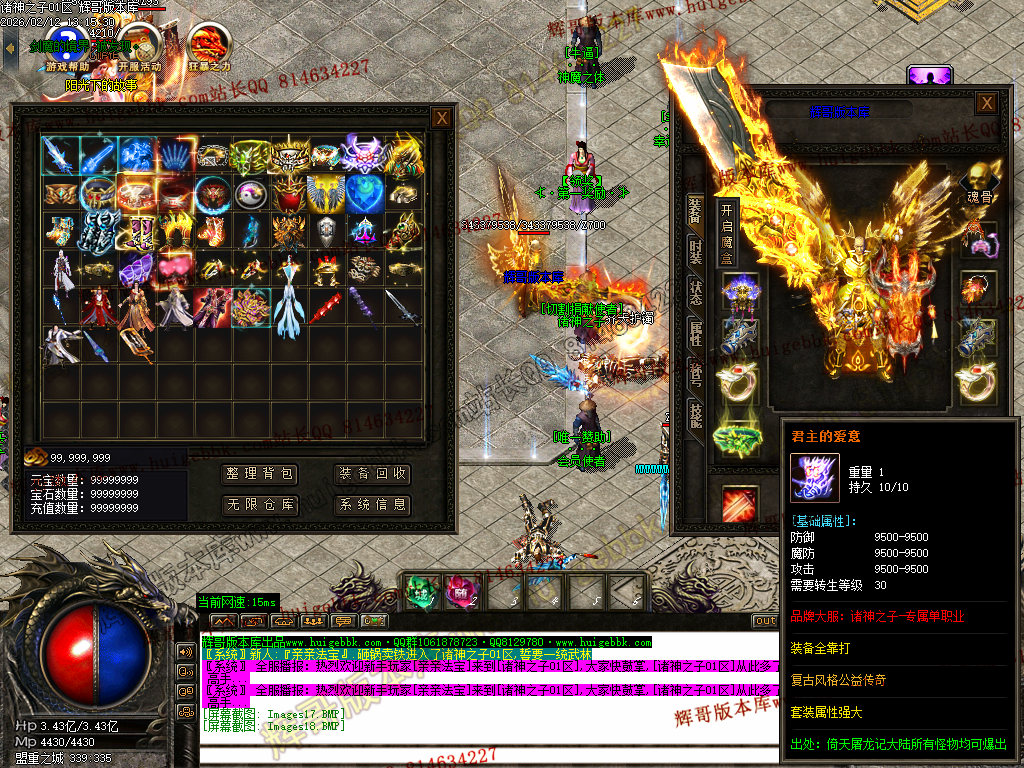Screen dimensions: 1024x768
Task: Close the character equipment panel
Action: 986,103
